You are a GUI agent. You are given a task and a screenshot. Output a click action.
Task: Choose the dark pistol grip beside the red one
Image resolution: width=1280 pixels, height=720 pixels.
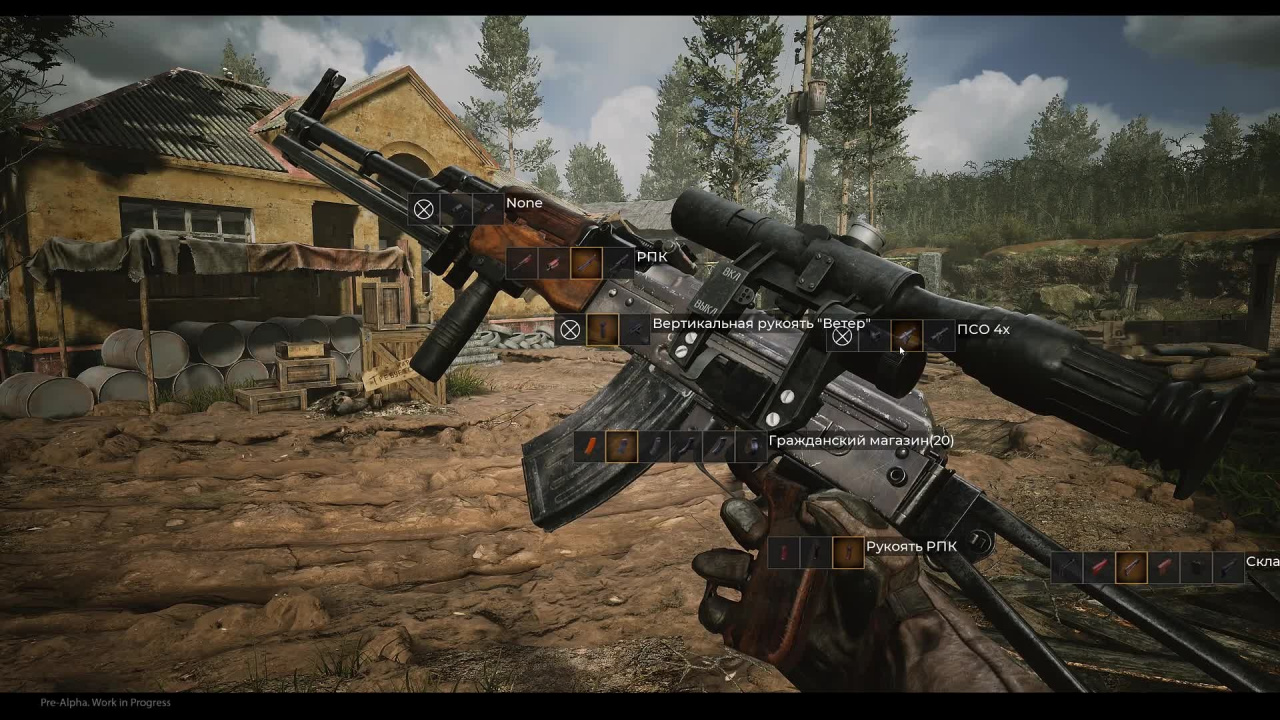[816, 552]
